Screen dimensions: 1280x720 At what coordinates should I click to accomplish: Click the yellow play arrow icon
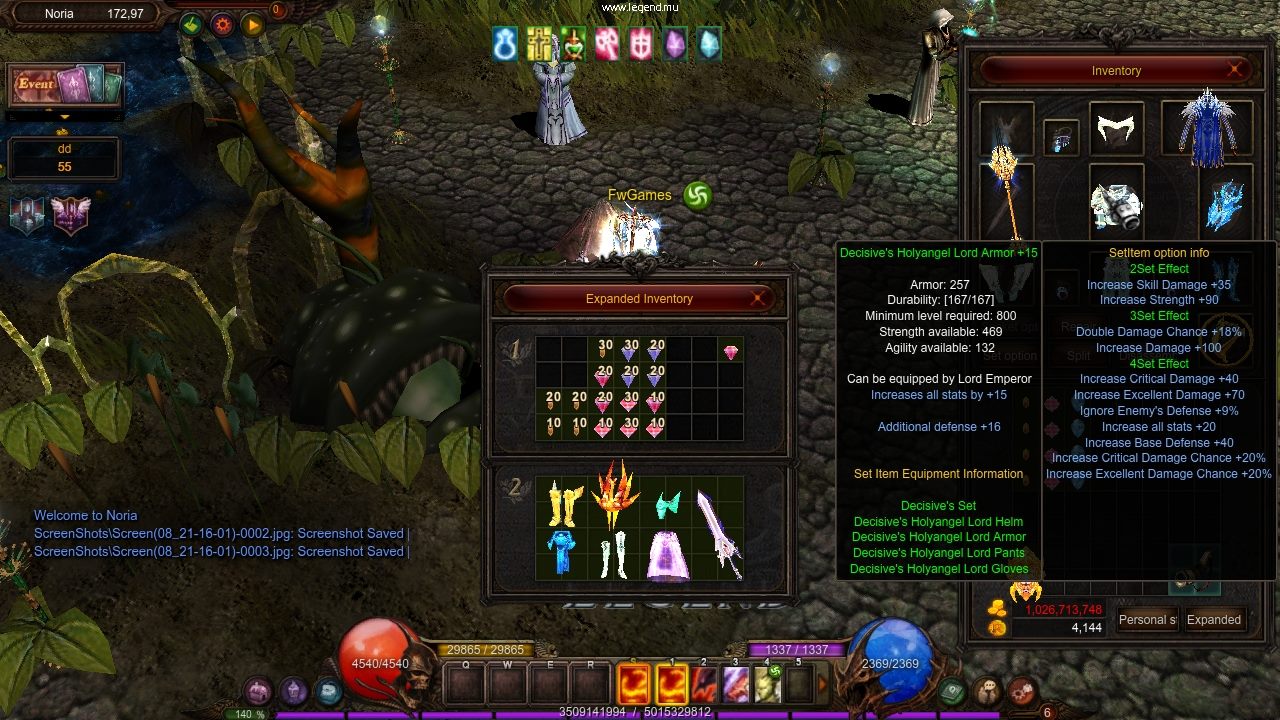[252, 24]
